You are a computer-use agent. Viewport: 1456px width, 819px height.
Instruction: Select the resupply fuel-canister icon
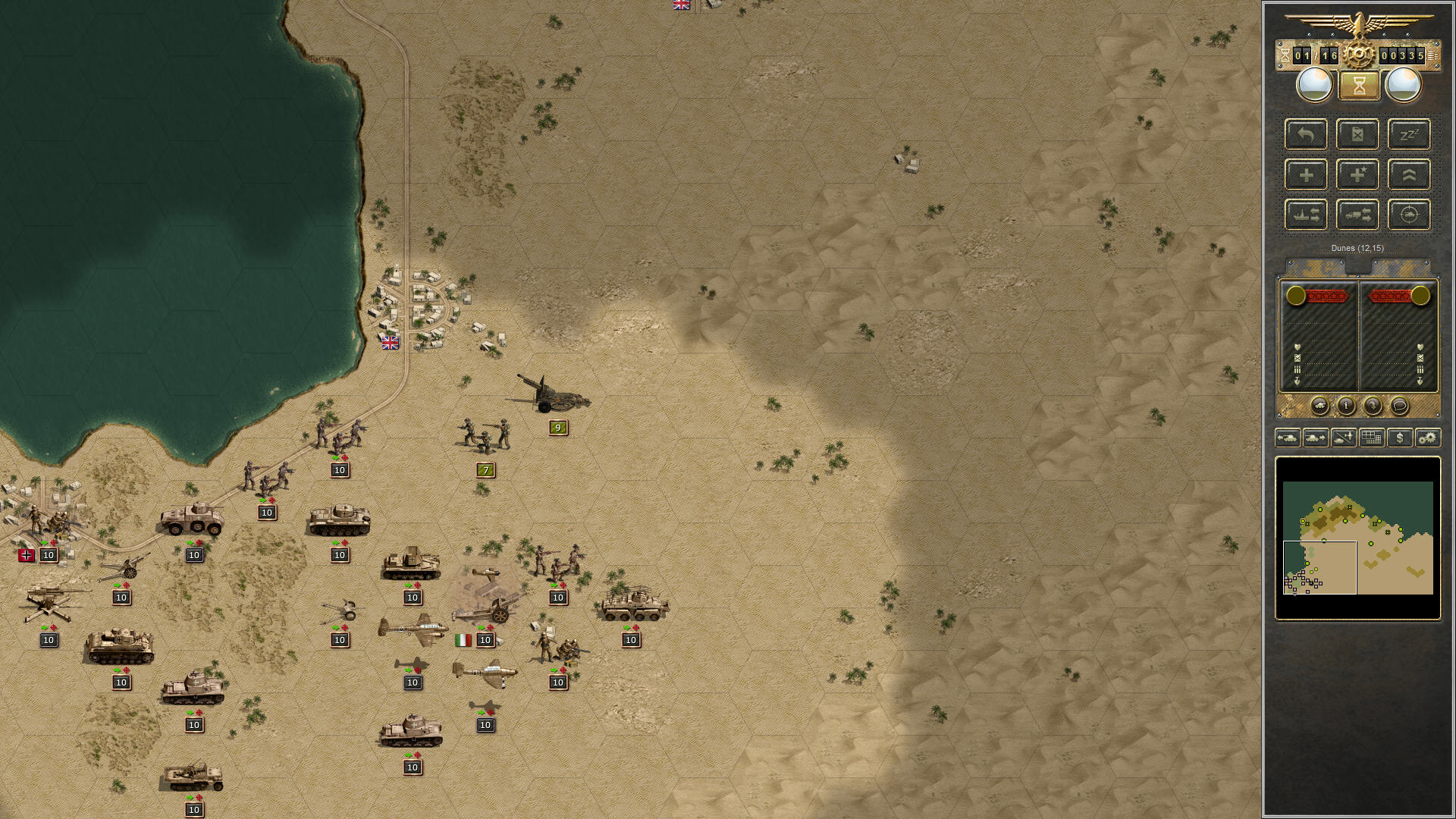pos(1357,135)
